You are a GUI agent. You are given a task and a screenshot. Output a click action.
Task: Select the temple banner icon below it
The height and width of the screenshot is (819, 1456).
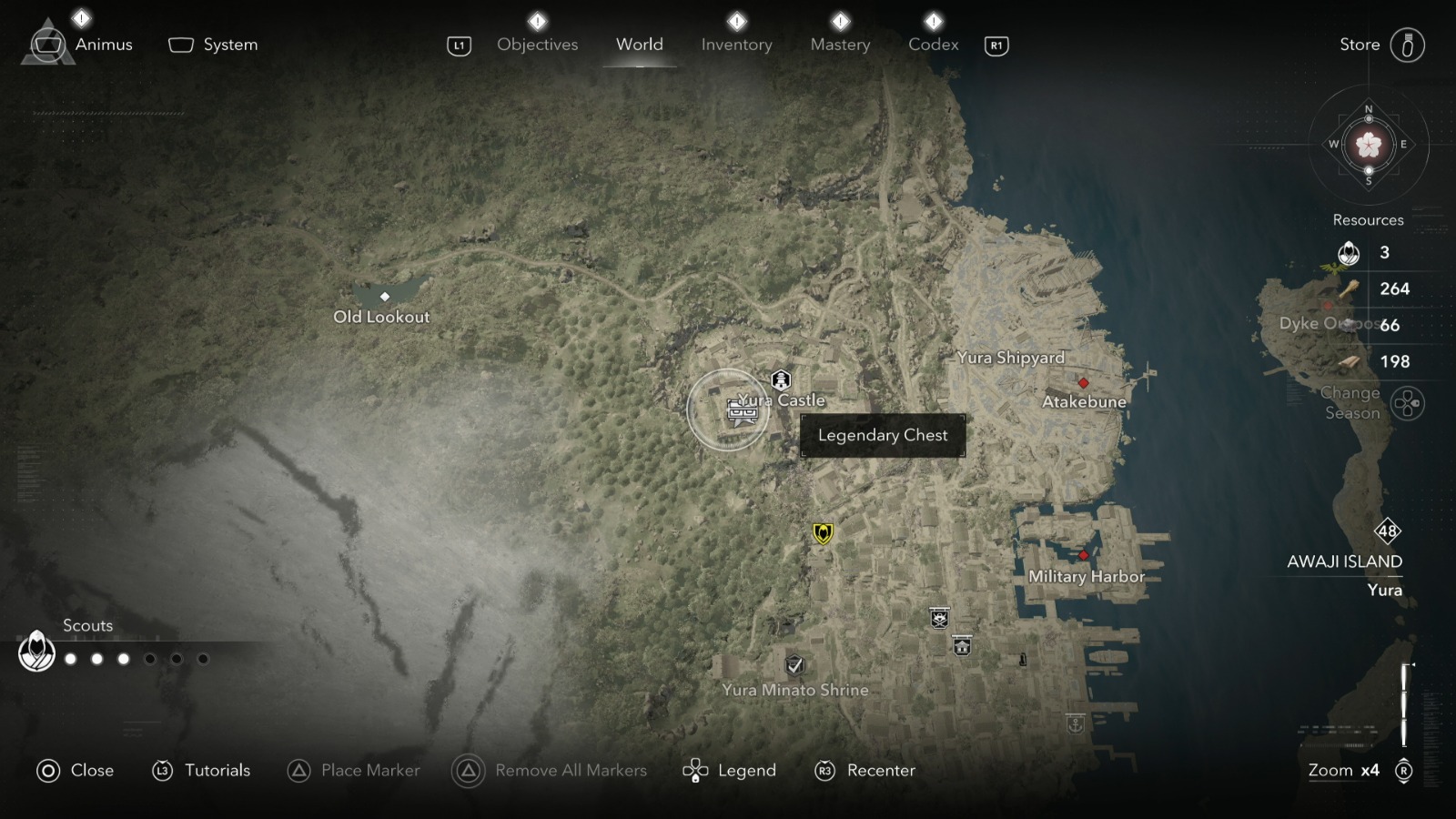(x=962, y=647)
